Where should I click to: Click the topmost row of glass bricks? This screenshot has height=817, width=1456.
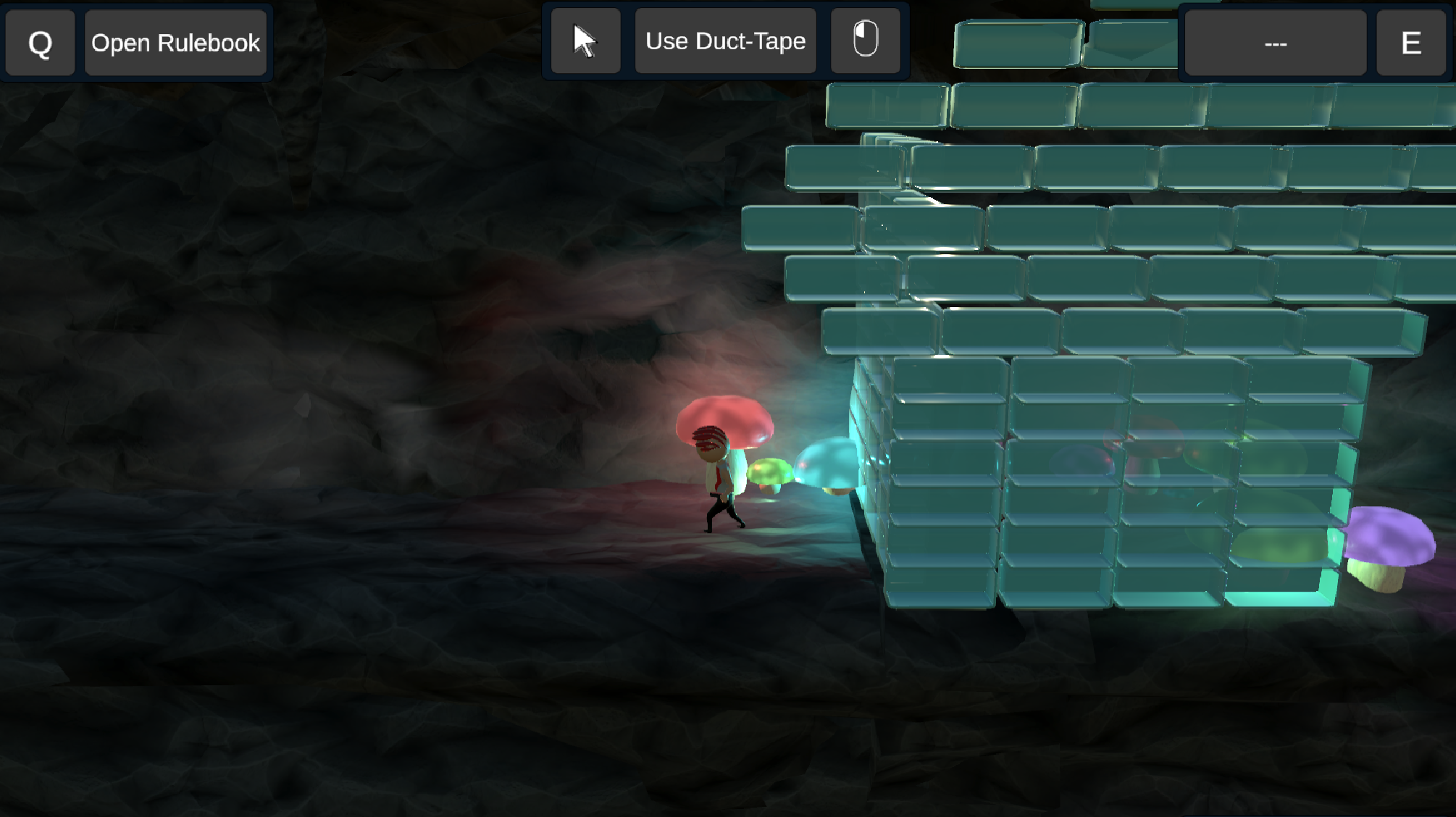click(1087, 105)
